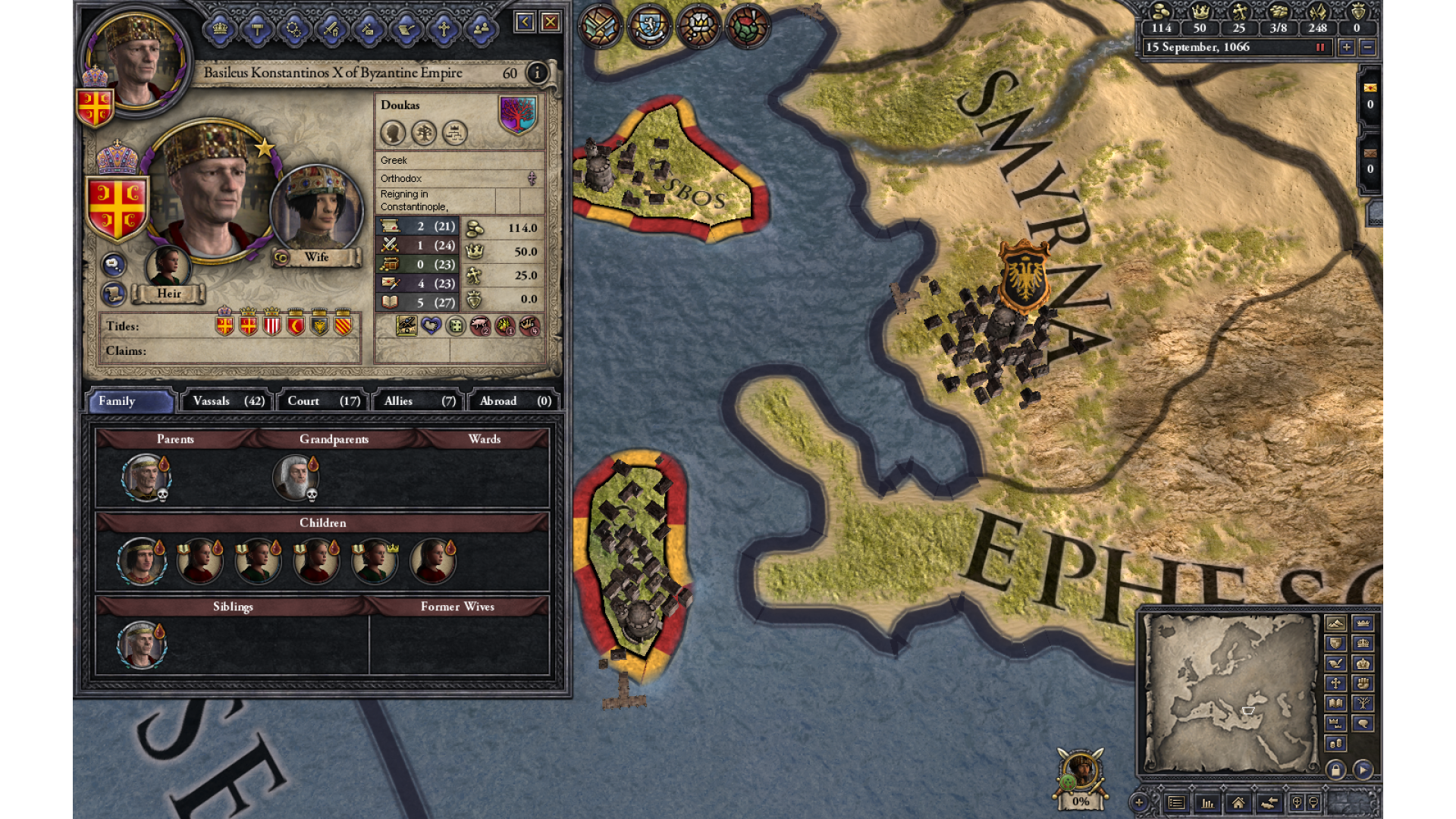Screen dimensions: 1456x819
Task: Show the Allies tab
Action: [419, 401]
